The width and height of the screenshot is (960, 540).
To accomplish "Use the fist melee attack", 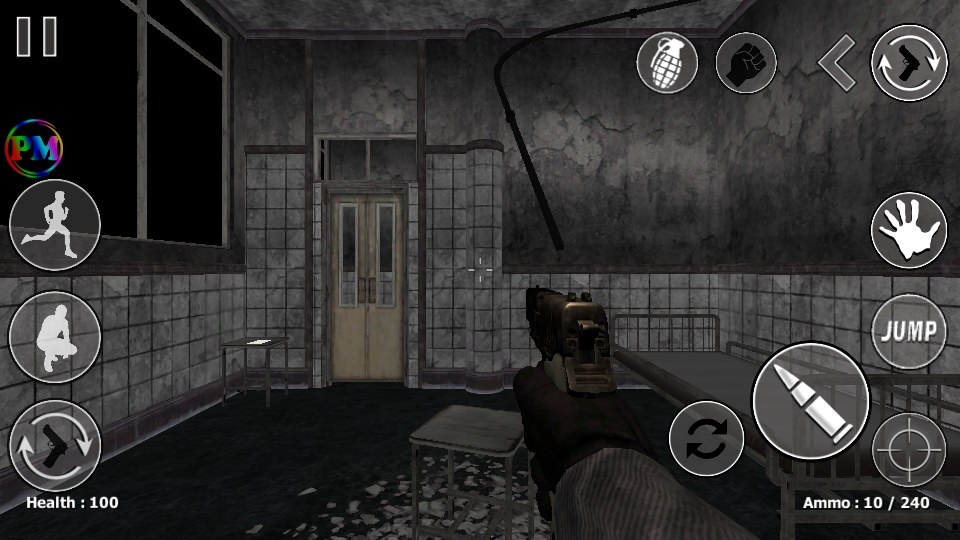I will 746,64.
